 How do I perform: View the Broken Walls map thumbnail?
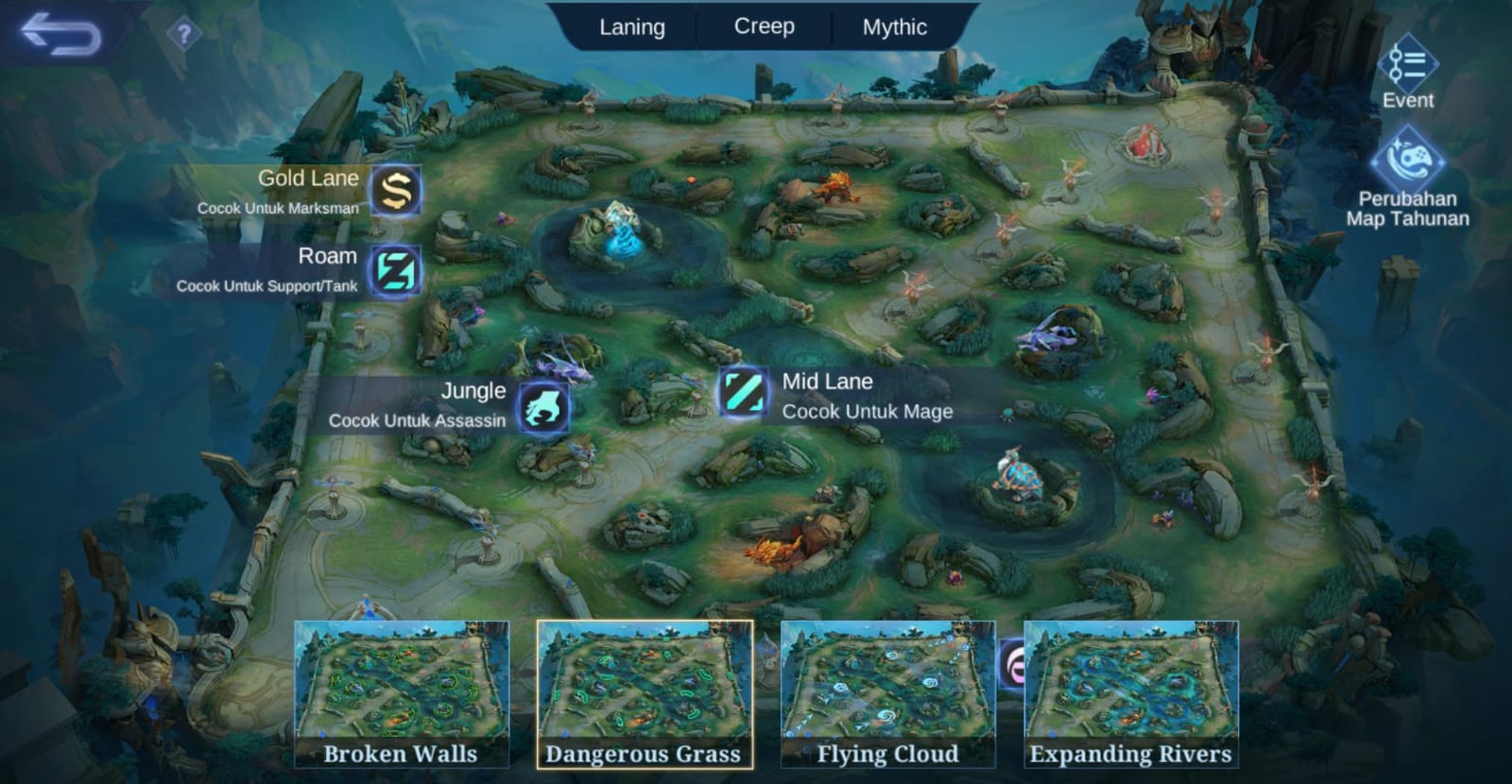point(401,690)
